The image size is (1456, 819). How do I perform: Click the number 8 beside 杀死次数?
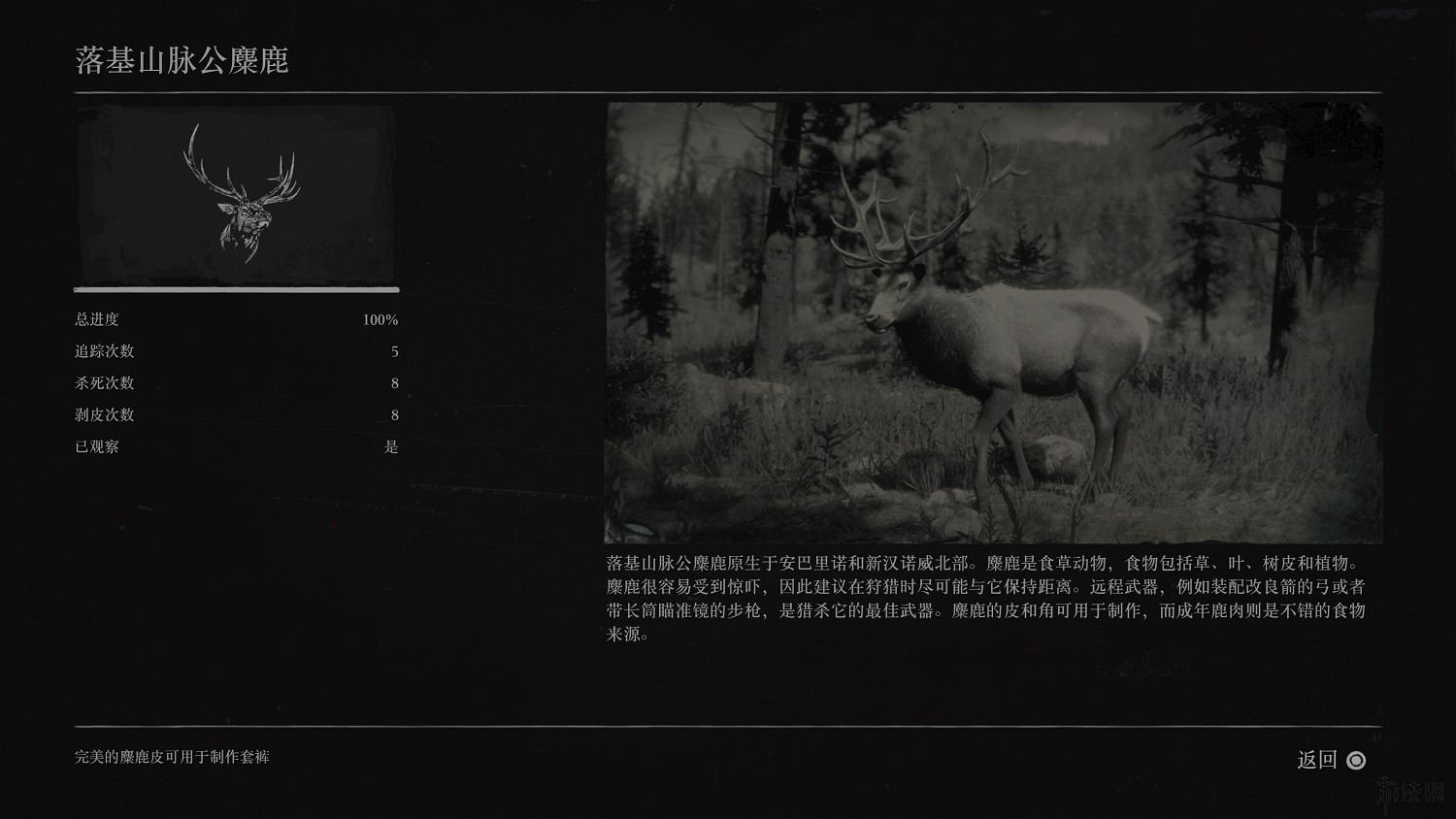pyautogui.click(x=394, y=383)
